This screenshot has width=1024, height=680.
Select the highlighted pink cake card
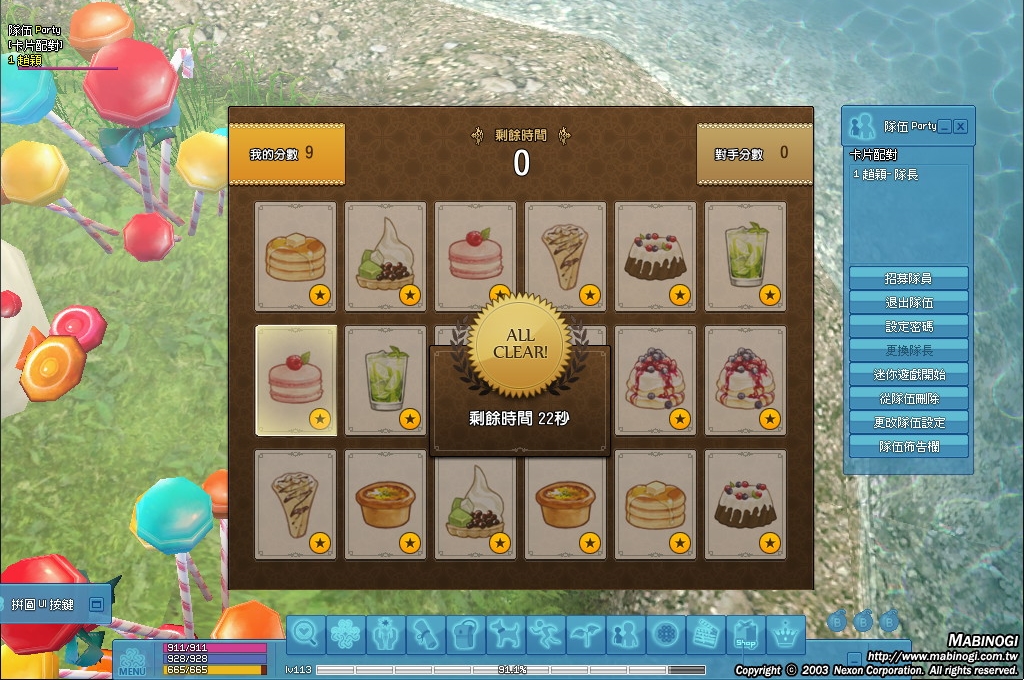(x=296, y=380)
